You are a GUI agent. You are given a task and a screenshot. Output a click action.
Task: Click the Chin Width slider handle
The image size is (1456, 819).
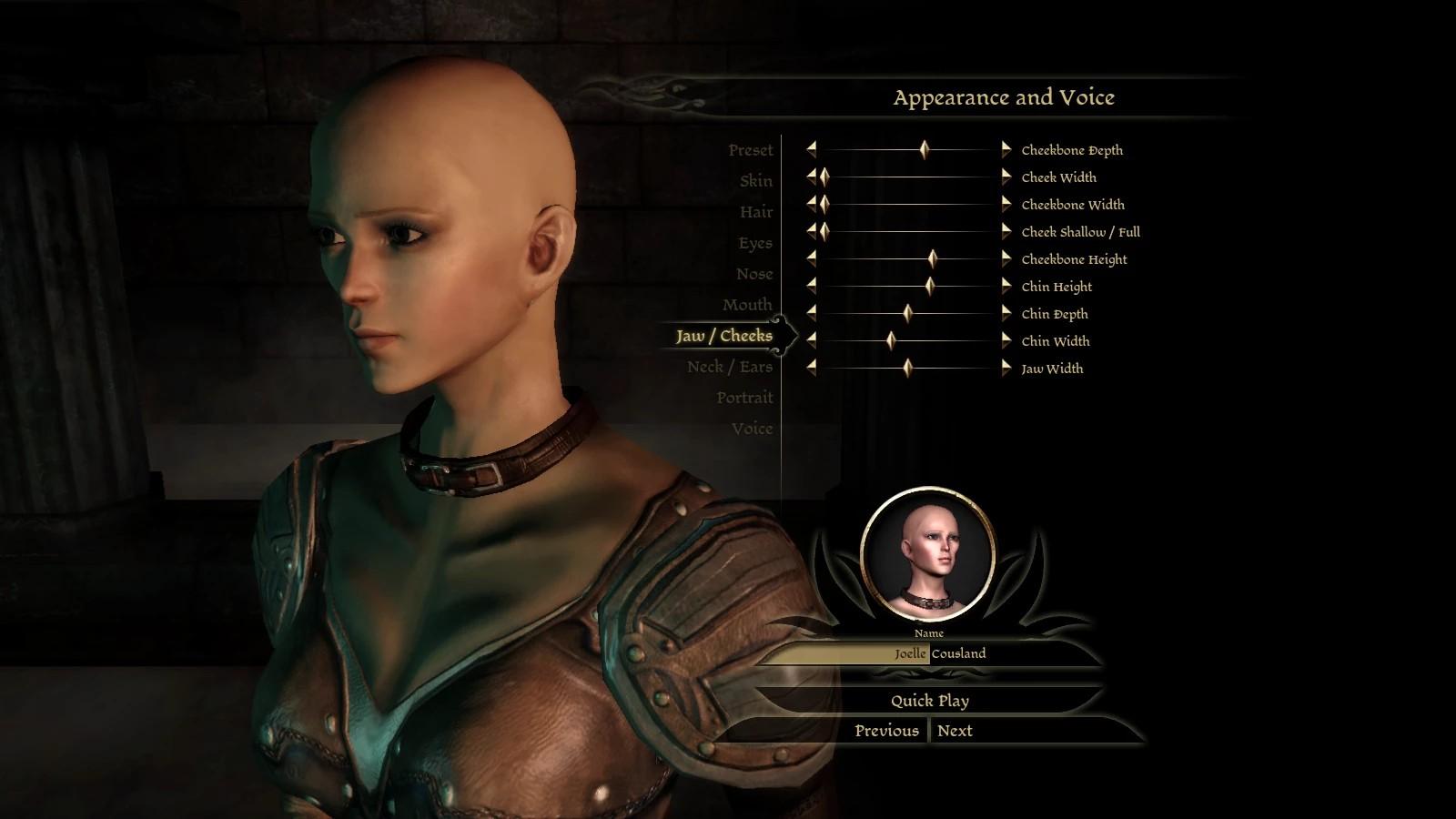(x=891, y=340)
